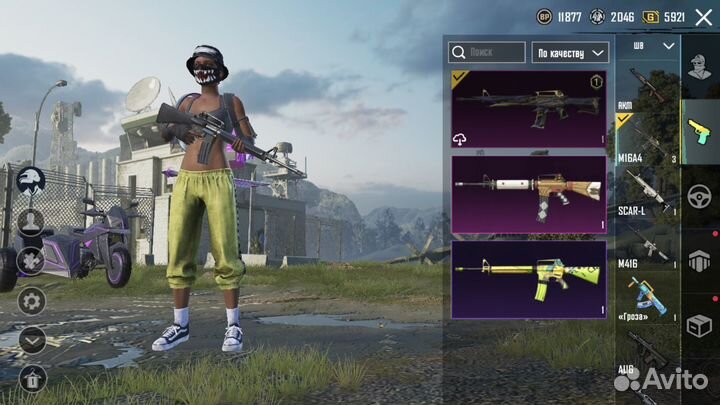Image resolution: width=720 pixels, height=405 pixels.
Task: Open the settings gear icon
Action: click(32, 300)
